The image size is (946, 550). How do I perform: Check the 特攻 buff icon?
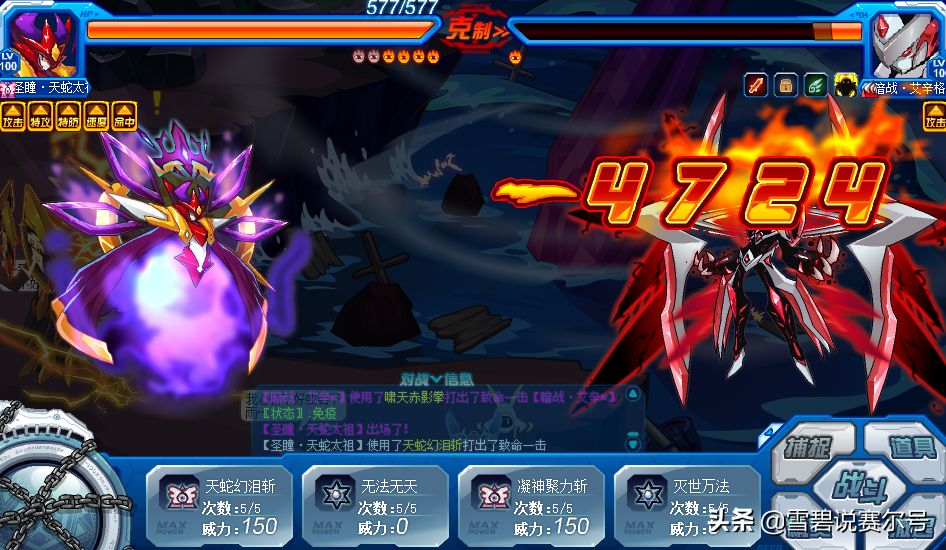[x=41, y=116]
